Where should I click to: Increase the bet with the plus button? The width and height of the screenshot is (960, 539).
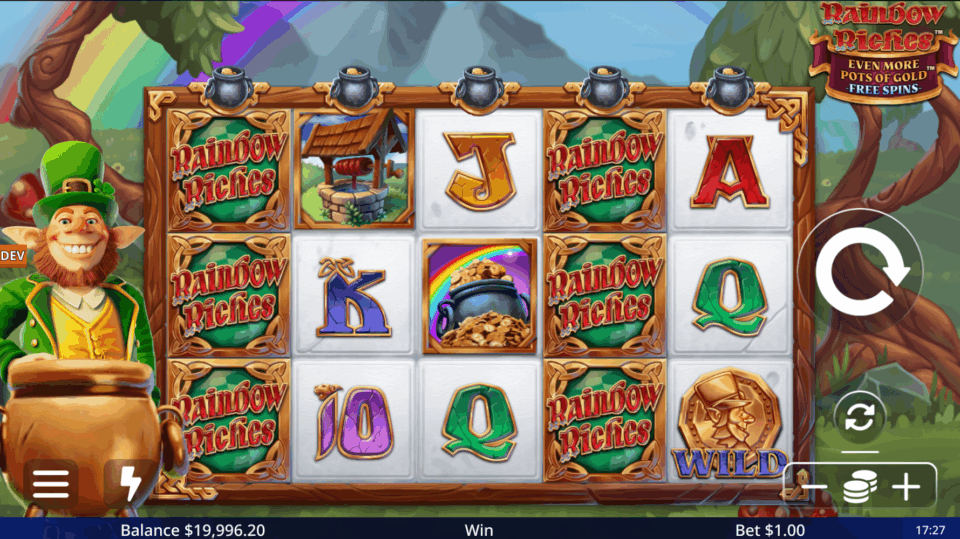(906, 487)
